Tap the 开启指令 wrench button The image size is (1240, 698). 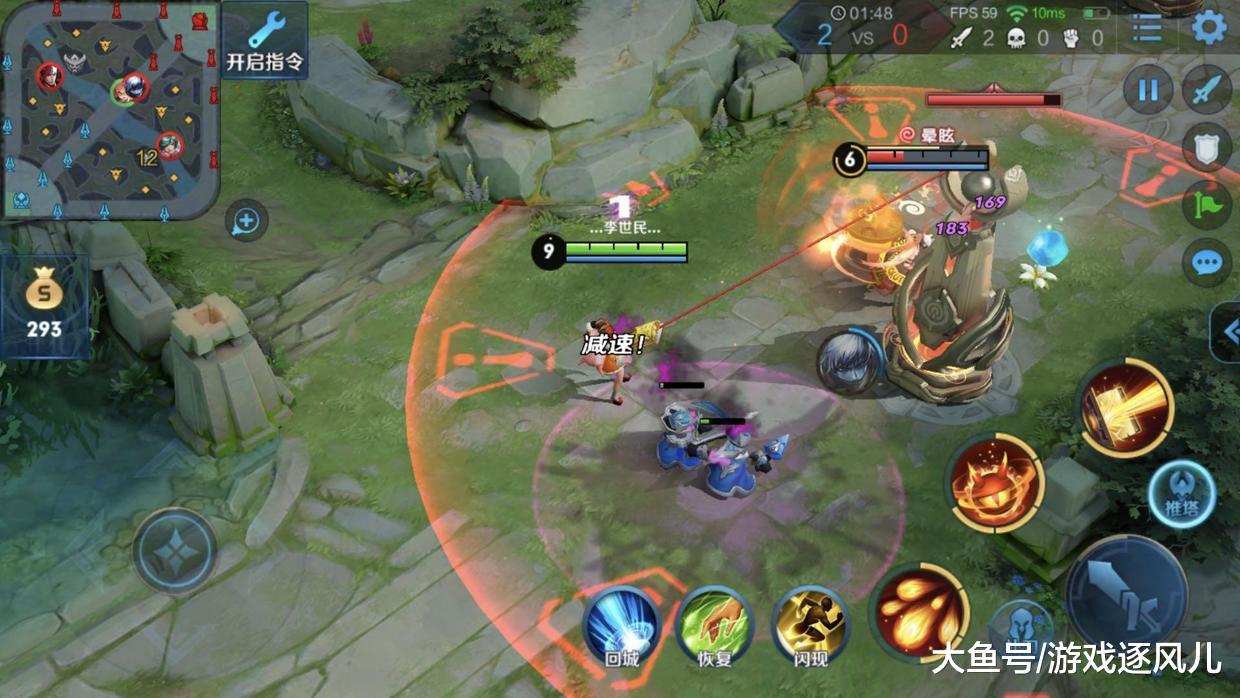pos(264,40)
